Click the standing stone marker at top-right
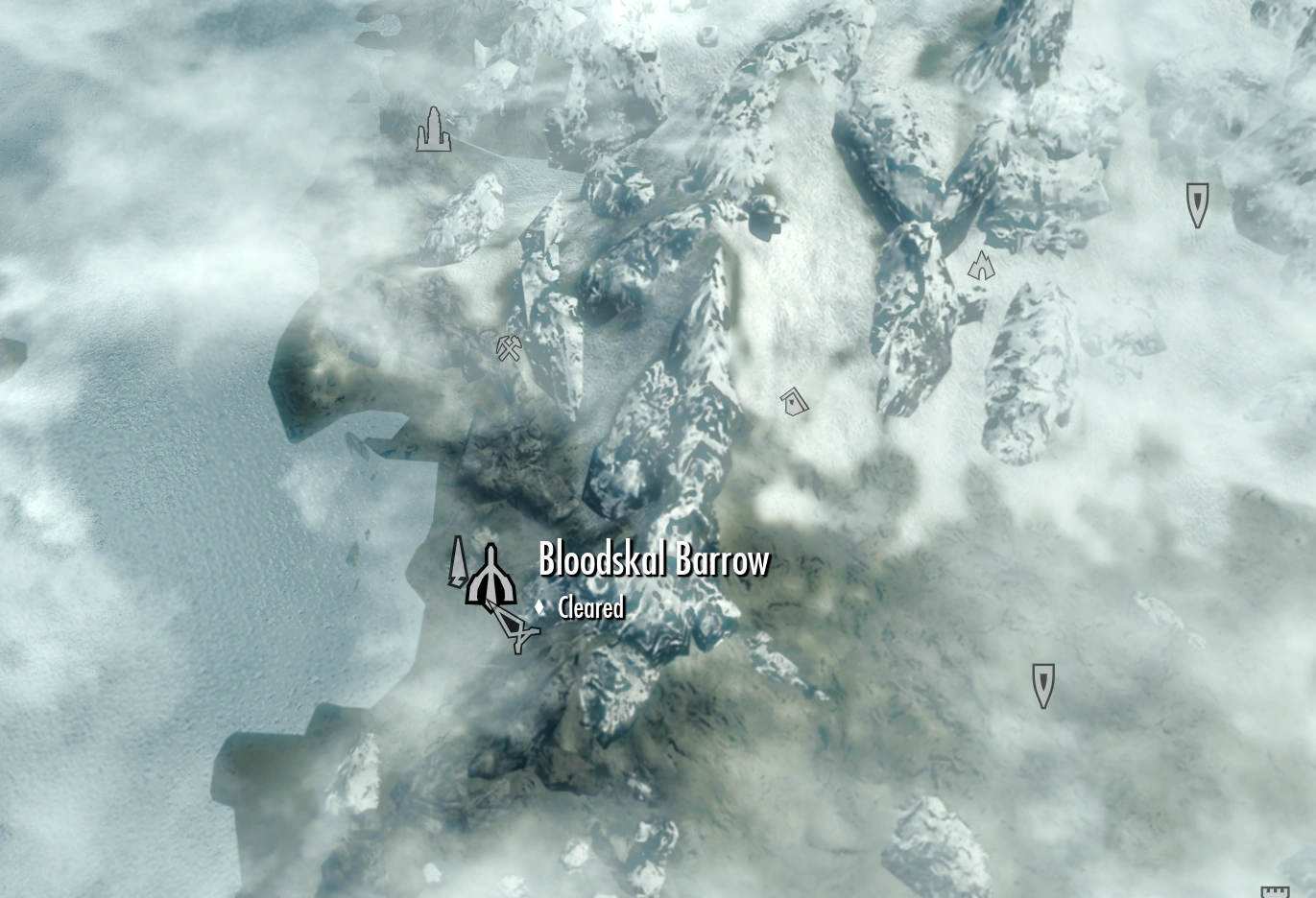This screenshot has width=1316, height=898. (x=1197, y=203)
